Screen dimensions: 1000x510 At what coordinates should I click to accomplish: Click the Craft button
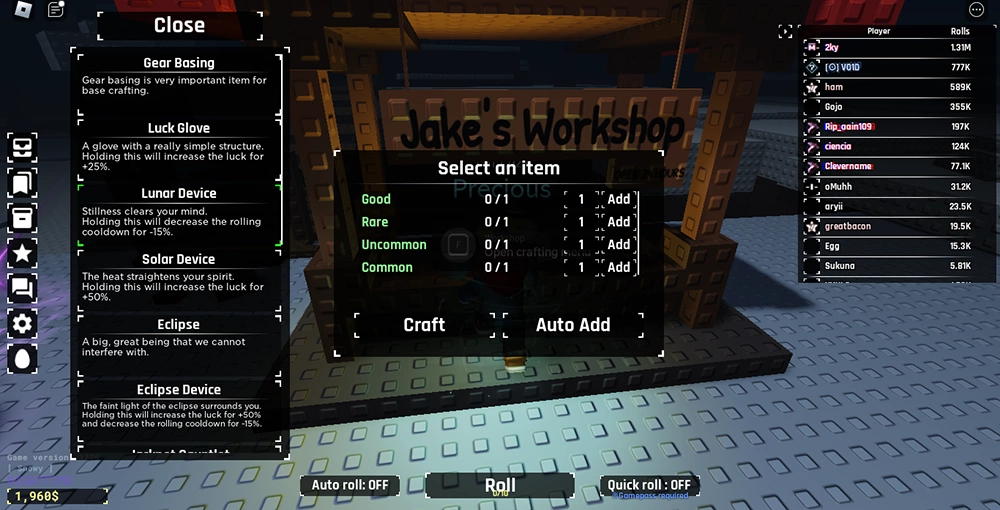[424, 324]
